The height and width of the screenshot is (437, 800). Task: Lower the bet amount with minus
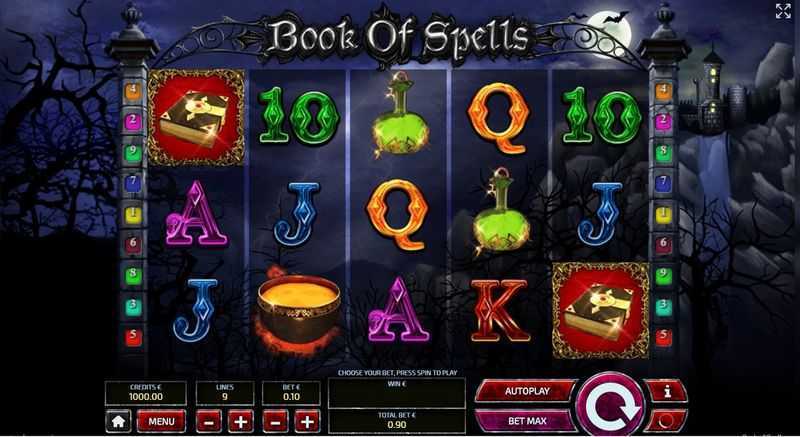click(x=273, y=421)
